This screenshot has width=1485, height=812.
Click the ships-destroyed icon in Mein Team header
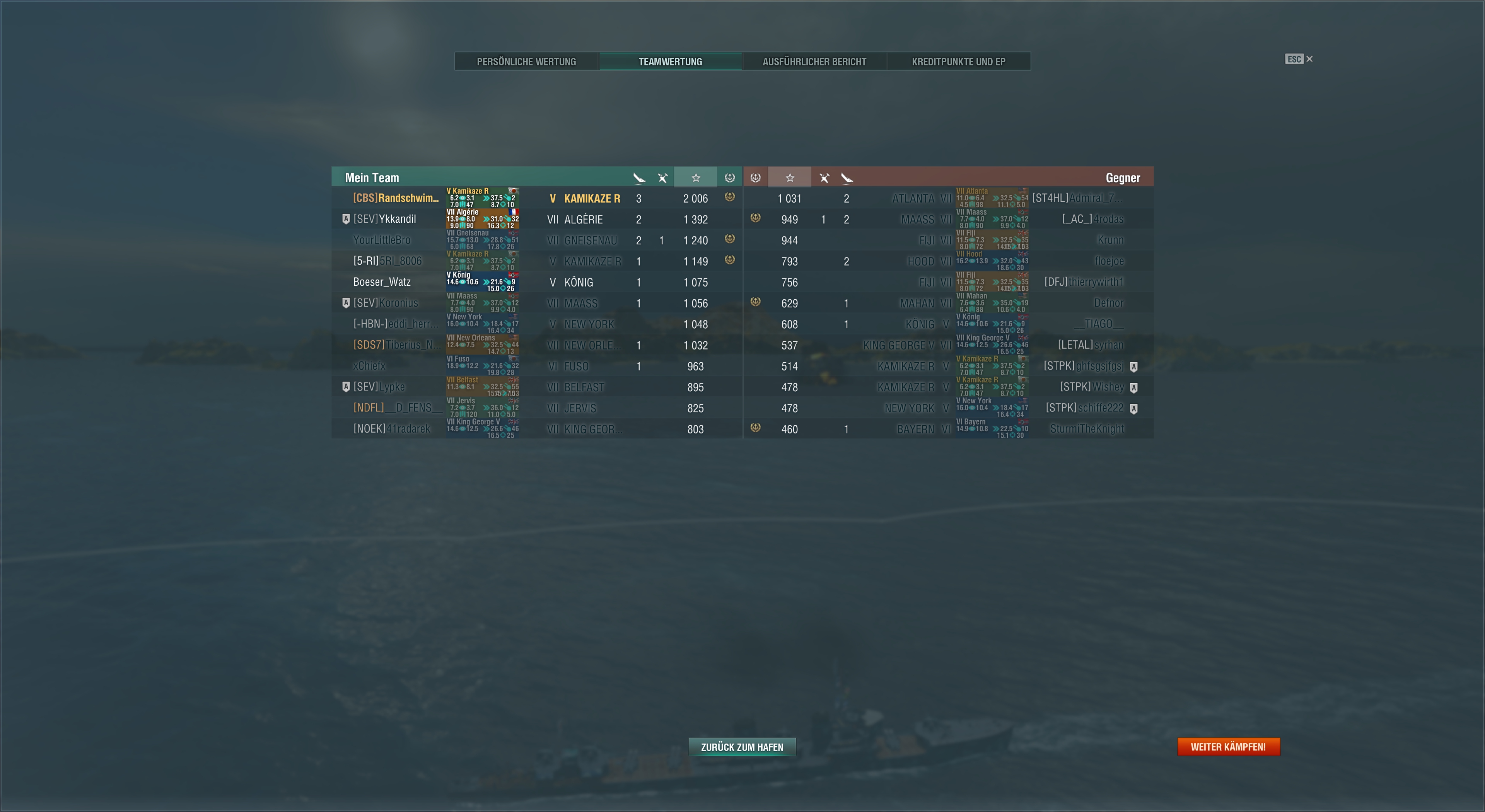point(639,177)
